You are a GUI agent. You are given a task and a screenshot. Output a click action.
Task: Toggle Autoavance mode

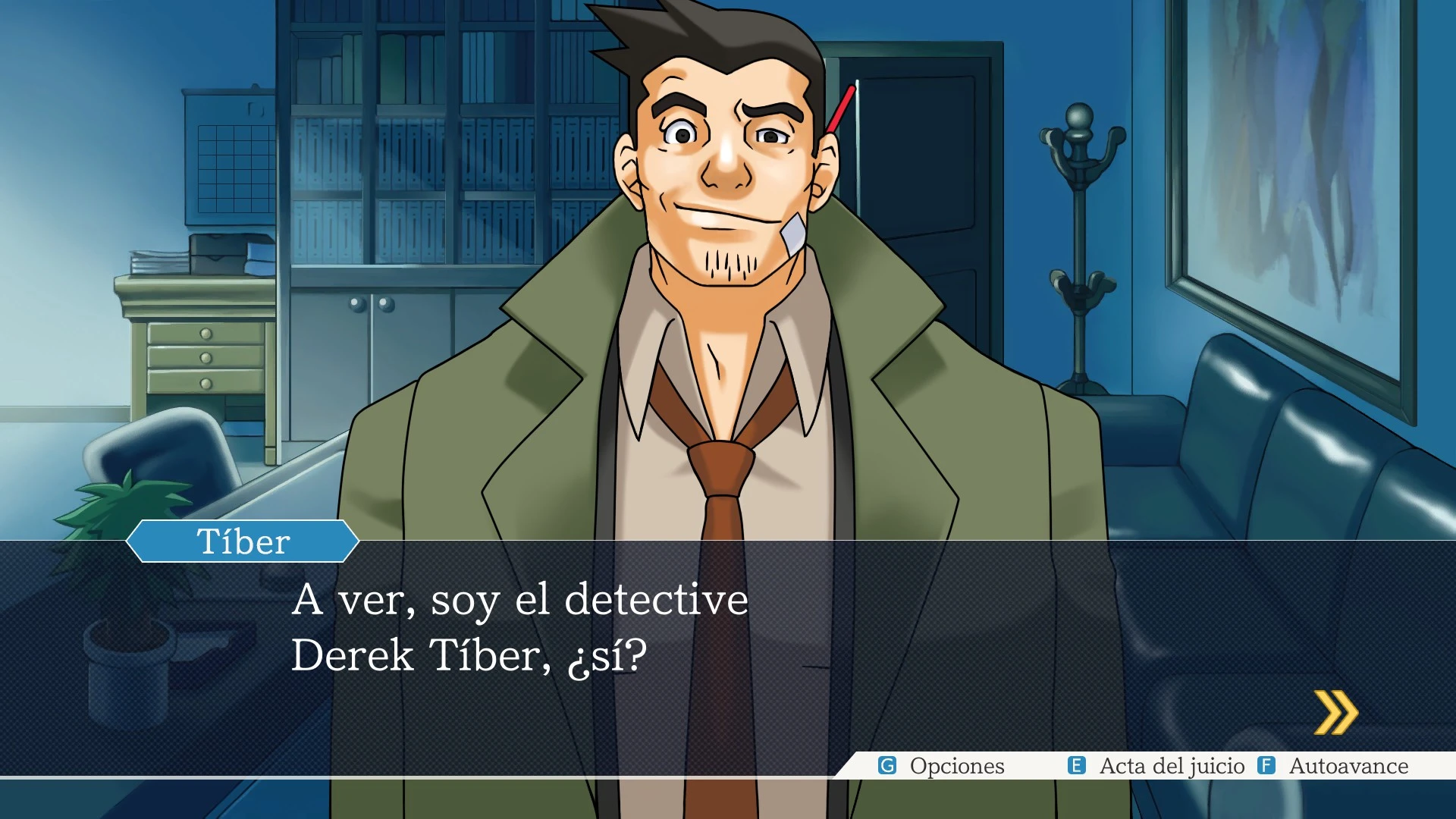1334,766
